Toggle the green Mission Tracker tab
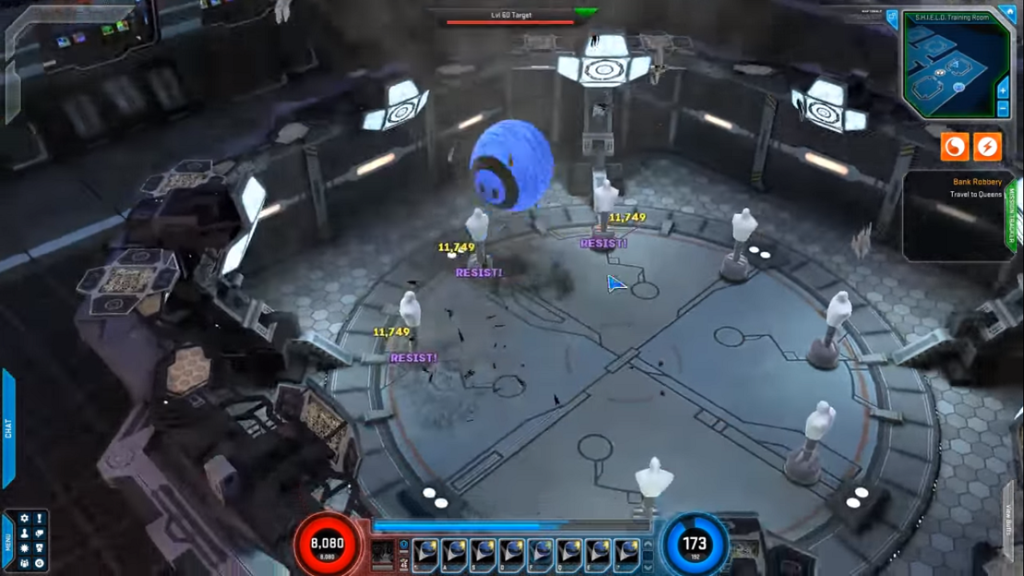The width and height of the screenshot is (1024, 576). pyautogui.click(x=1012, y=216)
